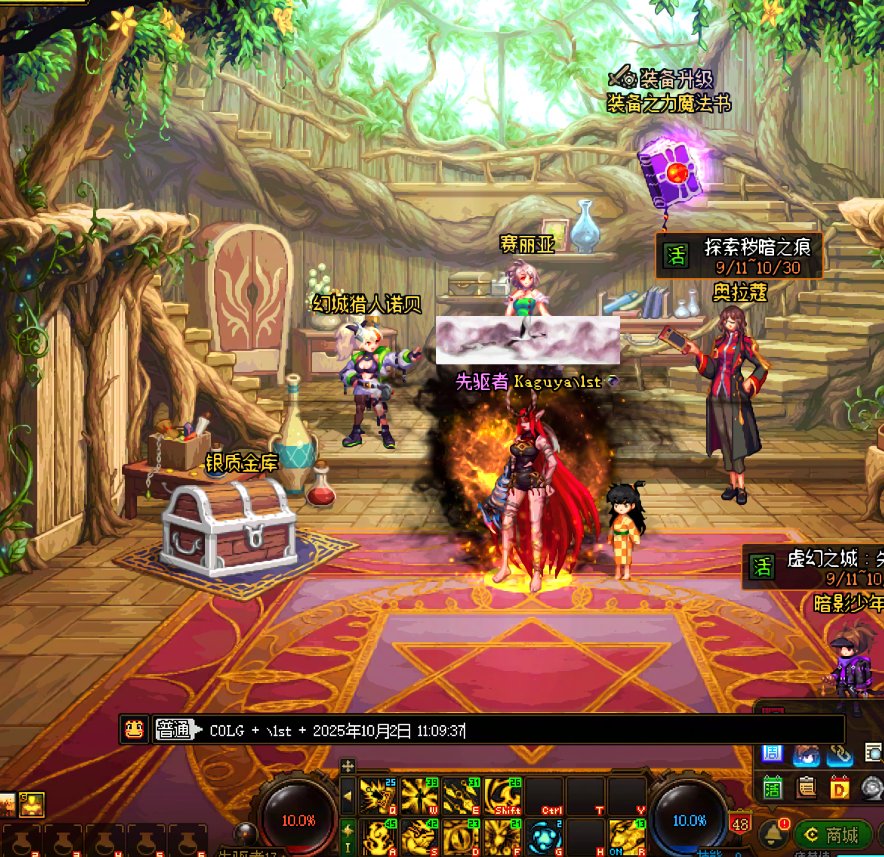Viewport: 884px width, 857px height.
Task: Open the yellow D calendar icon
Action: pyautogui.click(x=839, y=786)
